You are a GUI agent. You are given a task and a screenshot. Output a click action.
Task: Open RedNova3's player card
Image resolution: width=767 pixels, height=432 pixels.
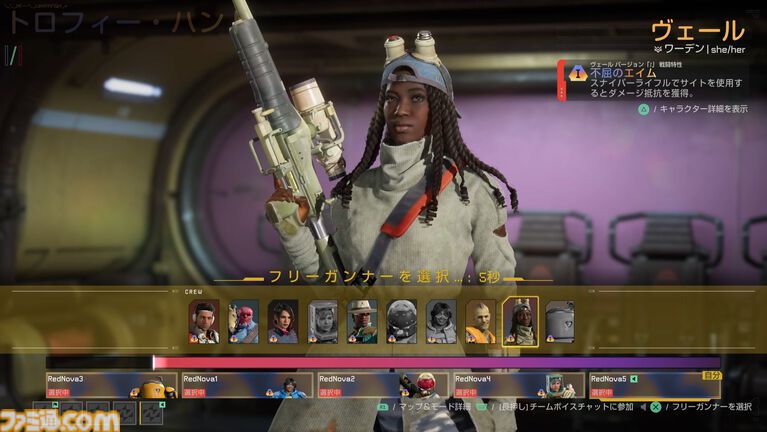click(x=111, y=385)
